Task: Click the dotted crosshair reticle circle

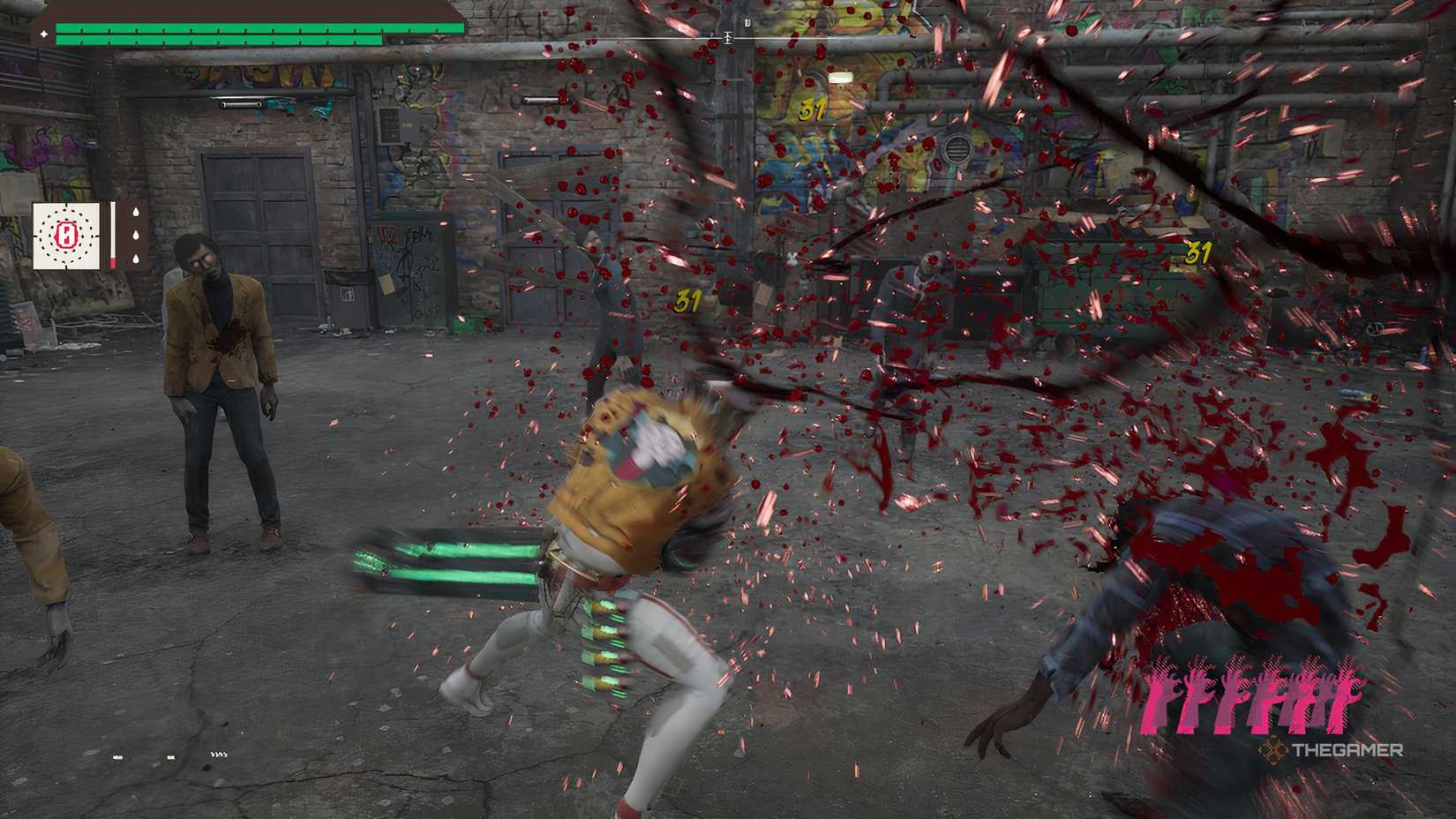Action: 67,236
